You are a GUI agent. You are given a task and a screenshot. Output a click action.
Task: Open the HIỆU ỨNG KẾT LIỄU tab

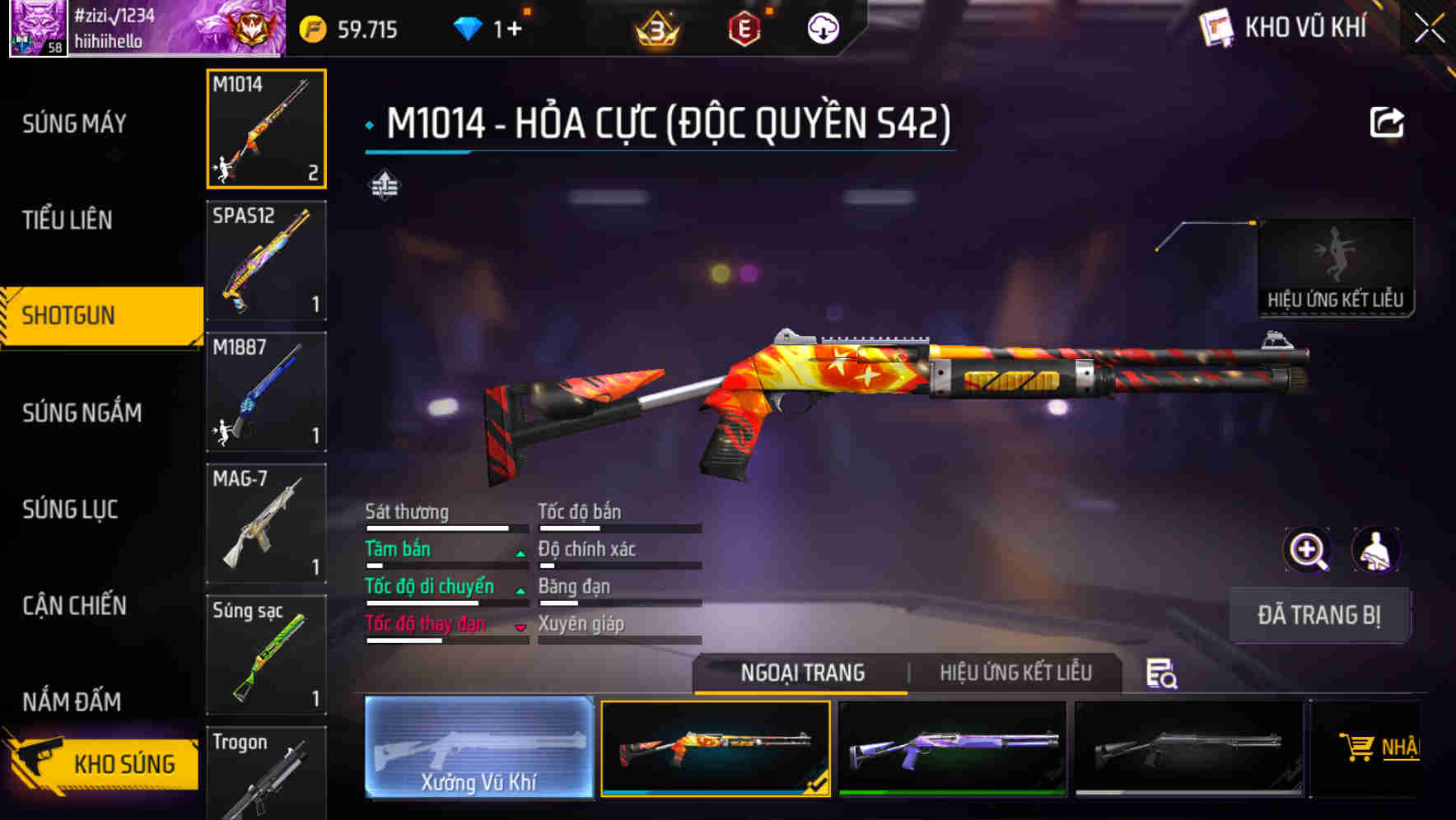pyautogui.click(x=1016, y=673)
